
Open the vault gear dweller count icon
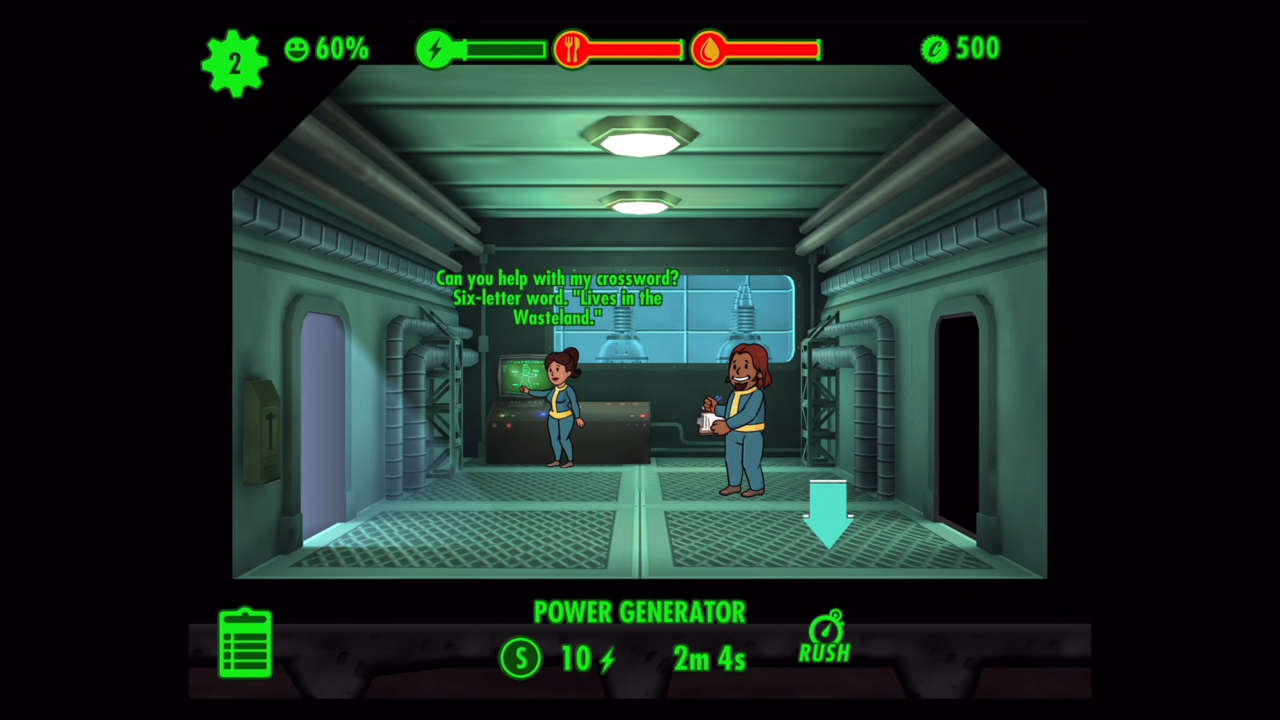pyautogui.click(x=235, y=64)
